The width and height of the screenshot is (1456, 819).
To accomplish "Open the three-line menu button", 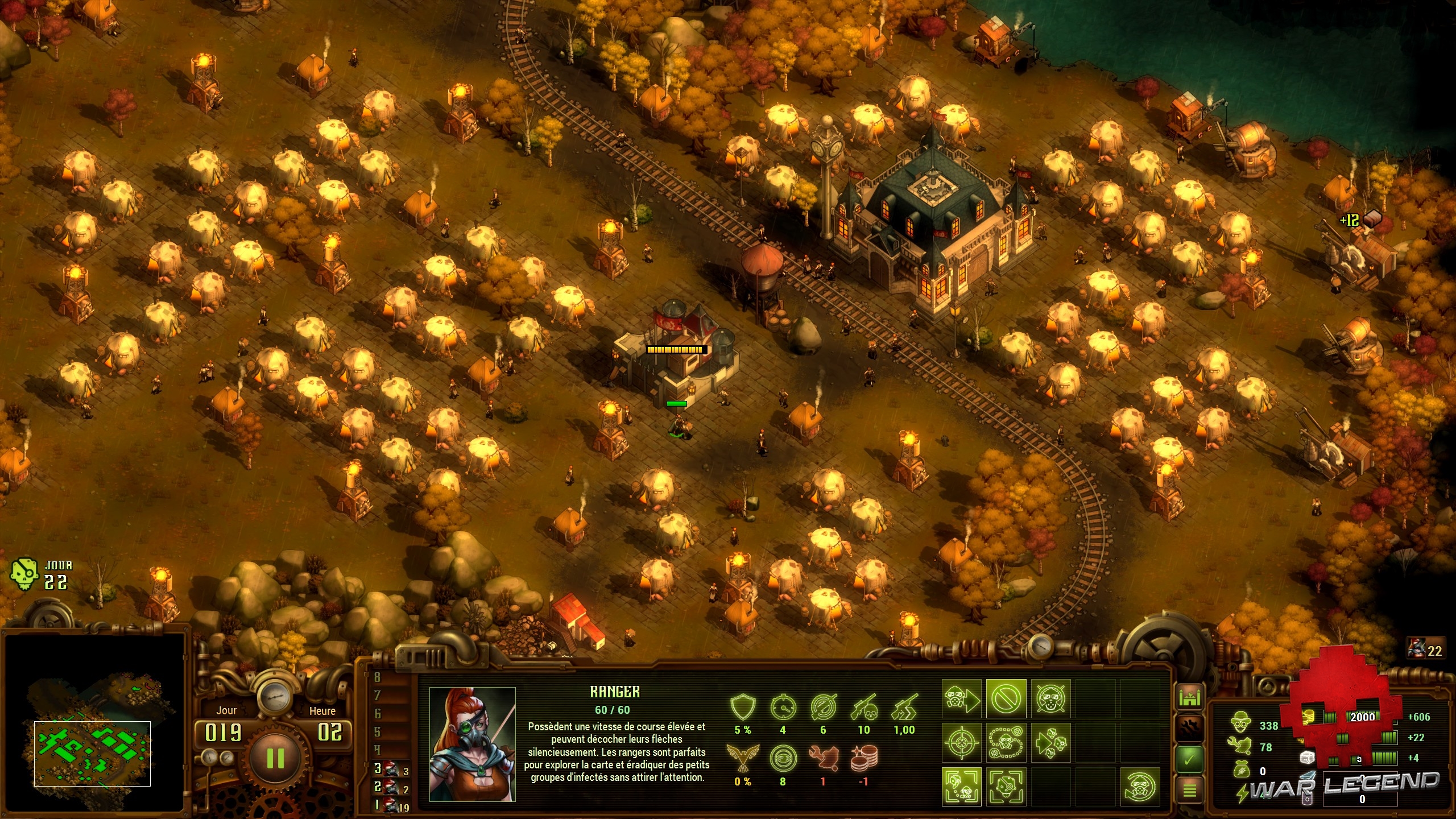I will click(1190, 790).
